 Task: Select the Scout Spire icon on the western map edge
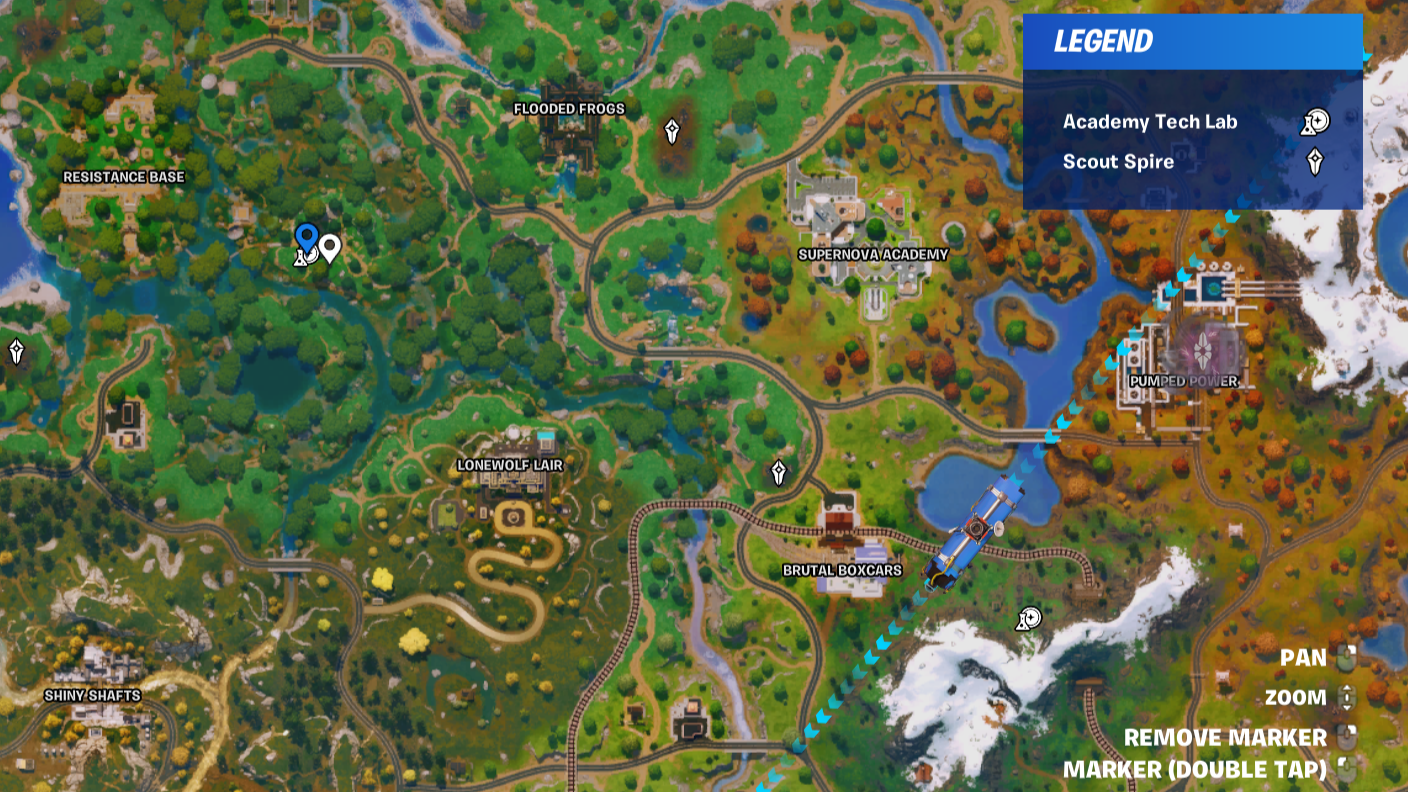[x=15, y=352]
